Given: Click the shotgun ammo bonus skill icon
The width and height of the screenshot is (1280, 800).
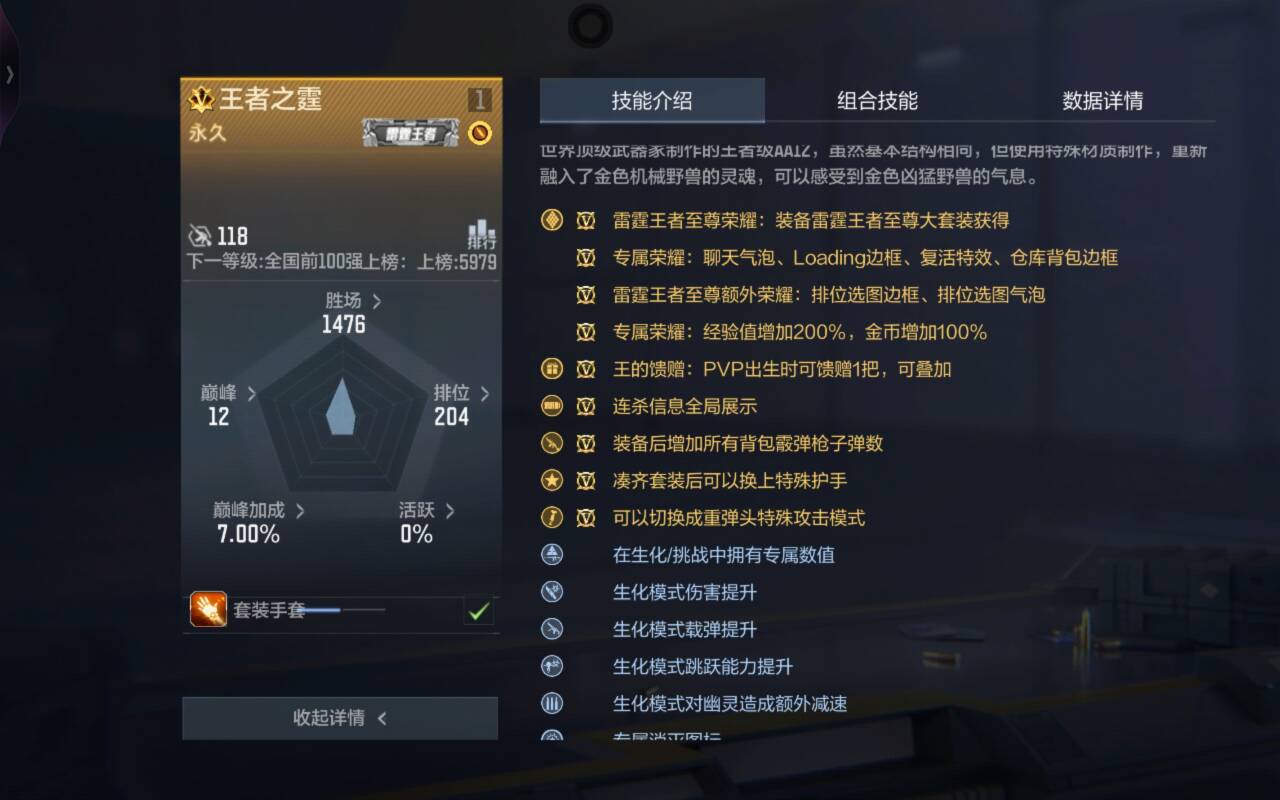Looking at the screenshot, I should pyautogui.click(x=551, y=444).
